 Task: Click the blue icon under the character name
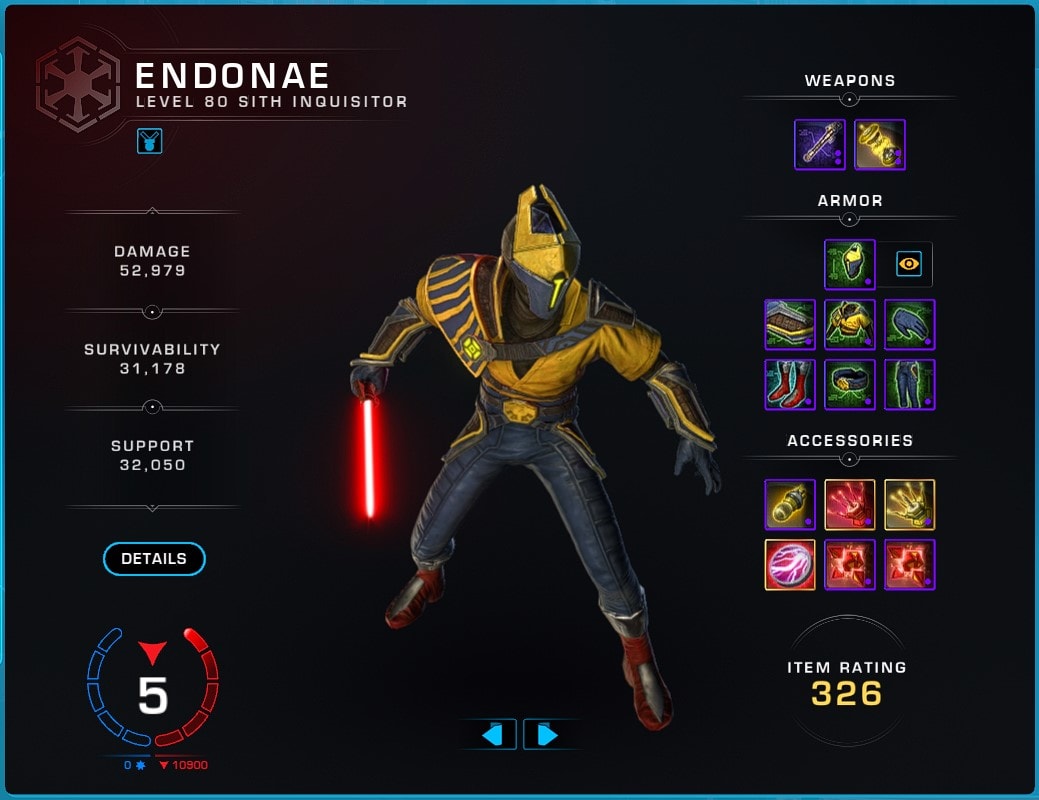[150, 141]
